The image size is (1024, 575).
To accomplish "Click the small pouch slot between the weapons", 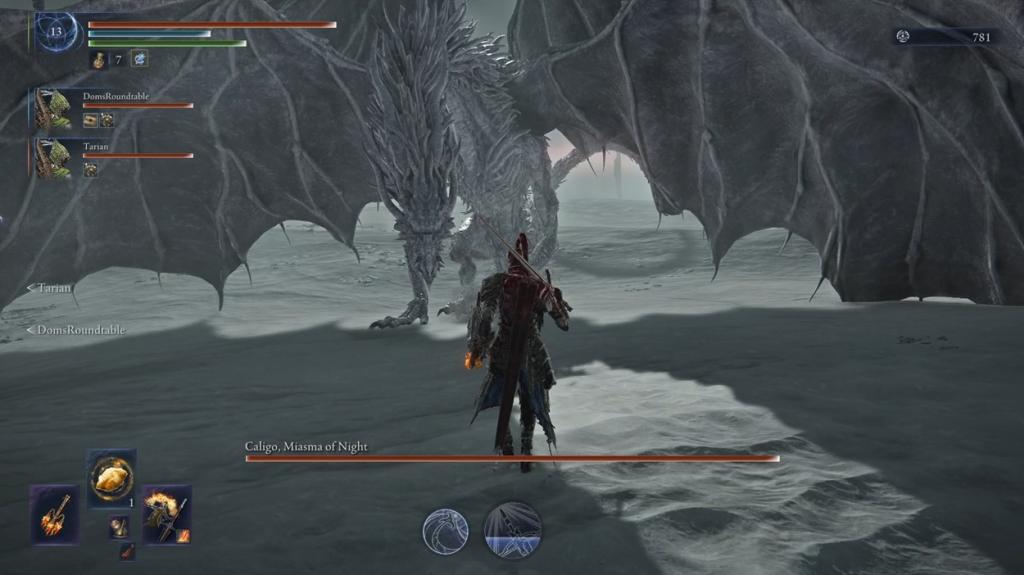I will [x=119, y=526].
